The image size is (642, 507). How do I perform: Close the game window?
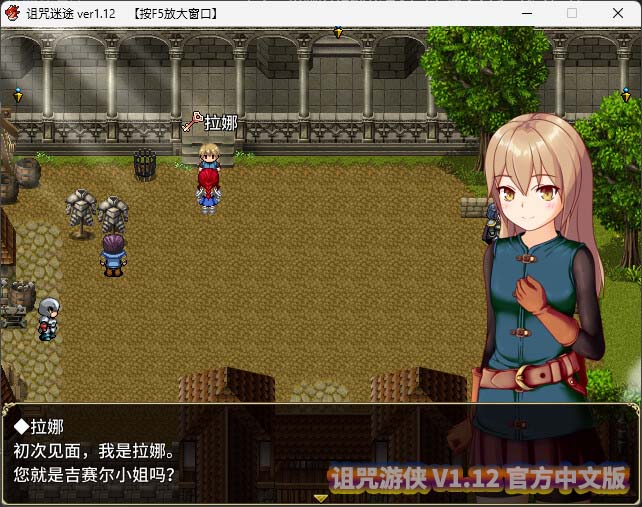[617, 13]
